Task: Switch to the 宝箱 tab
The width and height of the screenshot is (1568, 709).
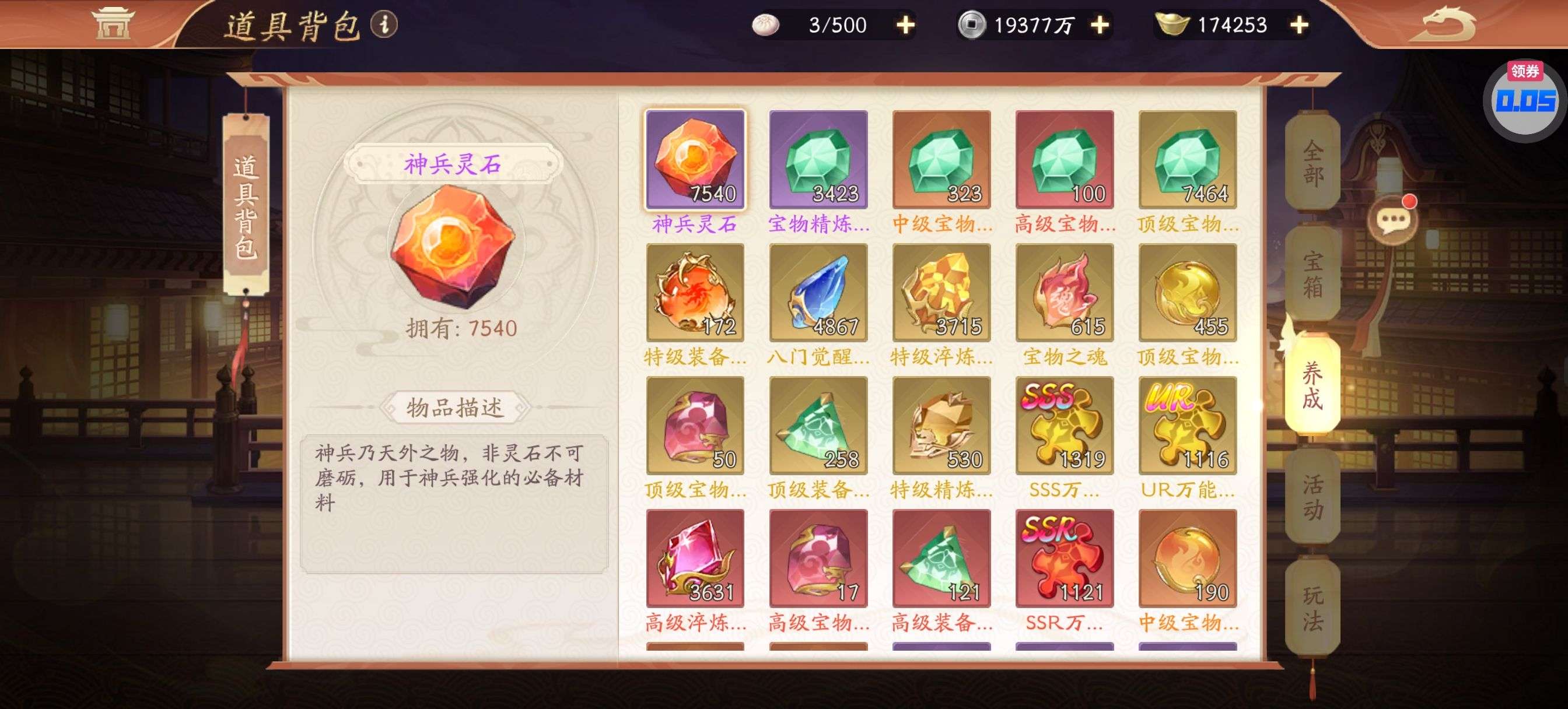Action: tap(1312, 274)
